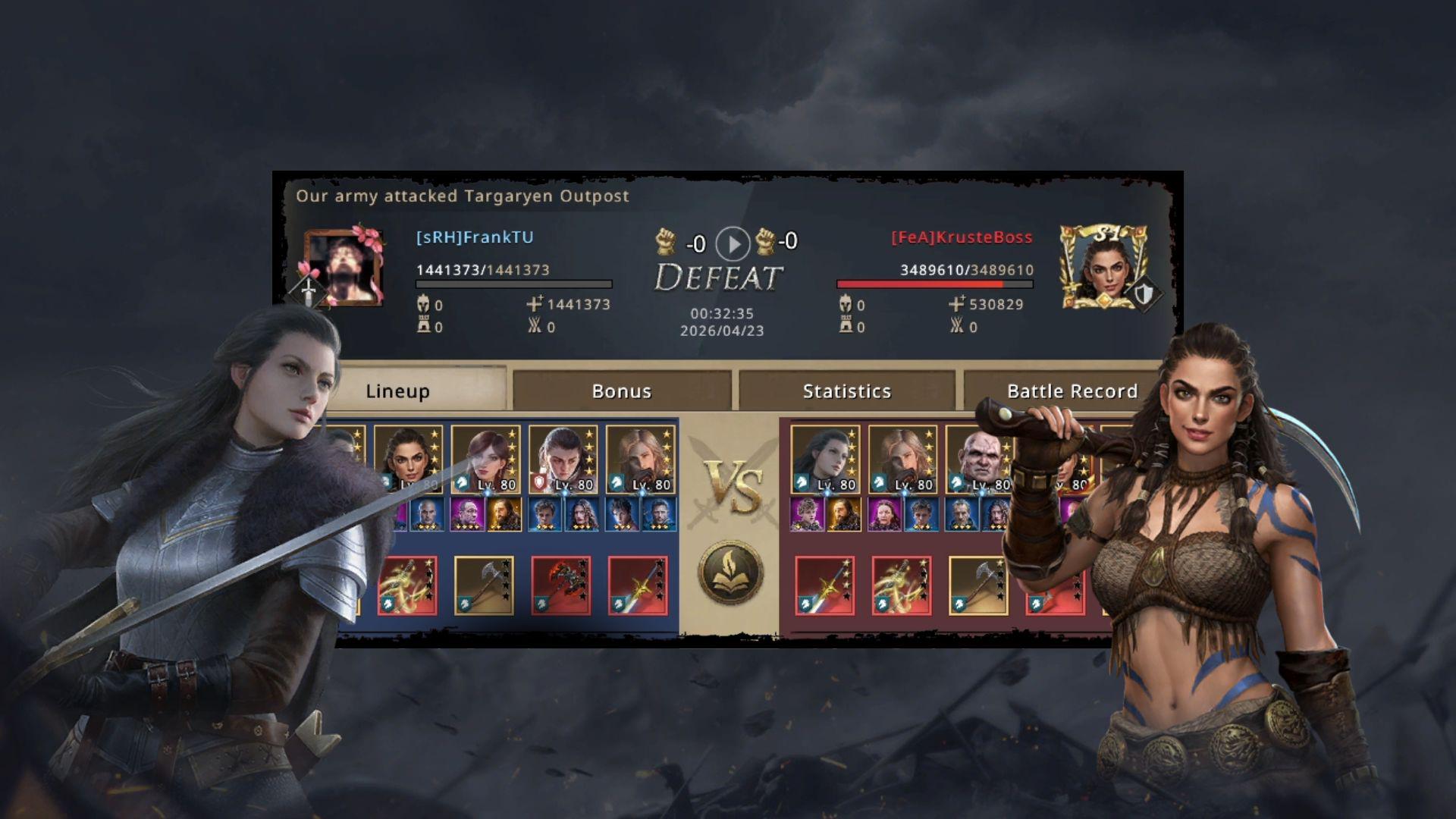Screen dimensions: 1456x819
Task: Select the golden sword on red card in the red lineup
Action: coord(824,585)
